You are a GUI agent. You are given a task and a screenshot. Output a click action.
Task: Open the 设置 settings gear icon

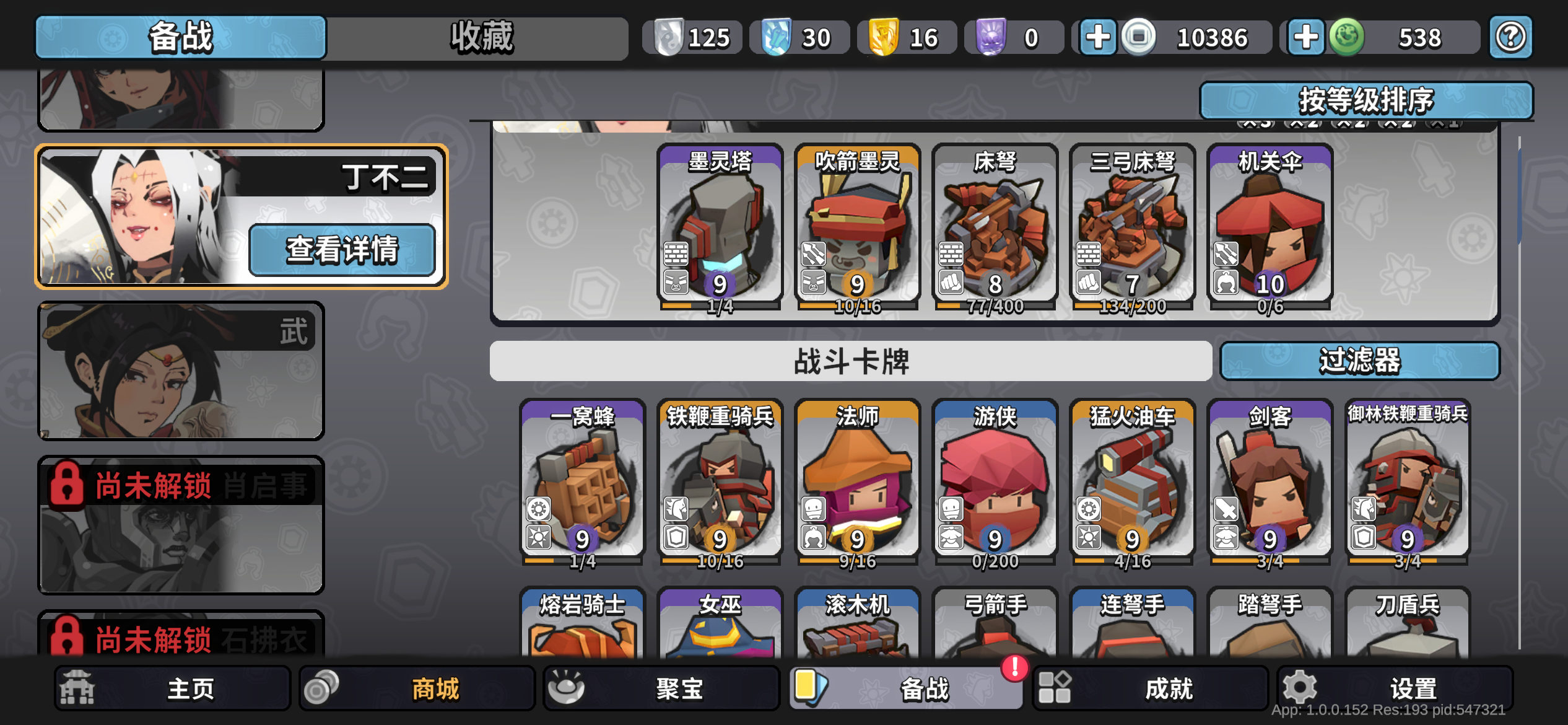coord(1301,688)
